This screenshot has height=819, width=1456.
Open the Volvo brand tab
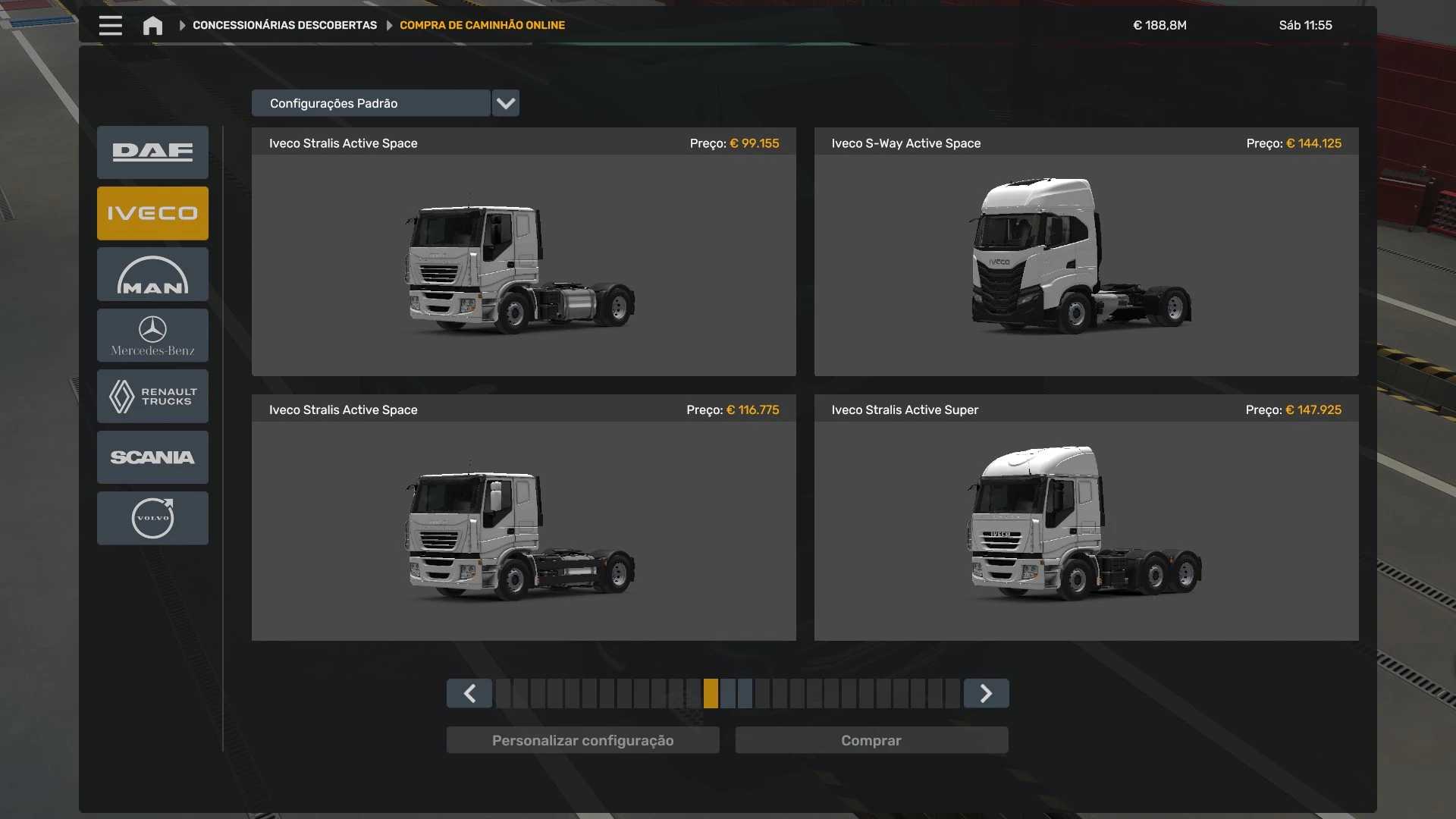pyautogui.click(x=152, y=518)
